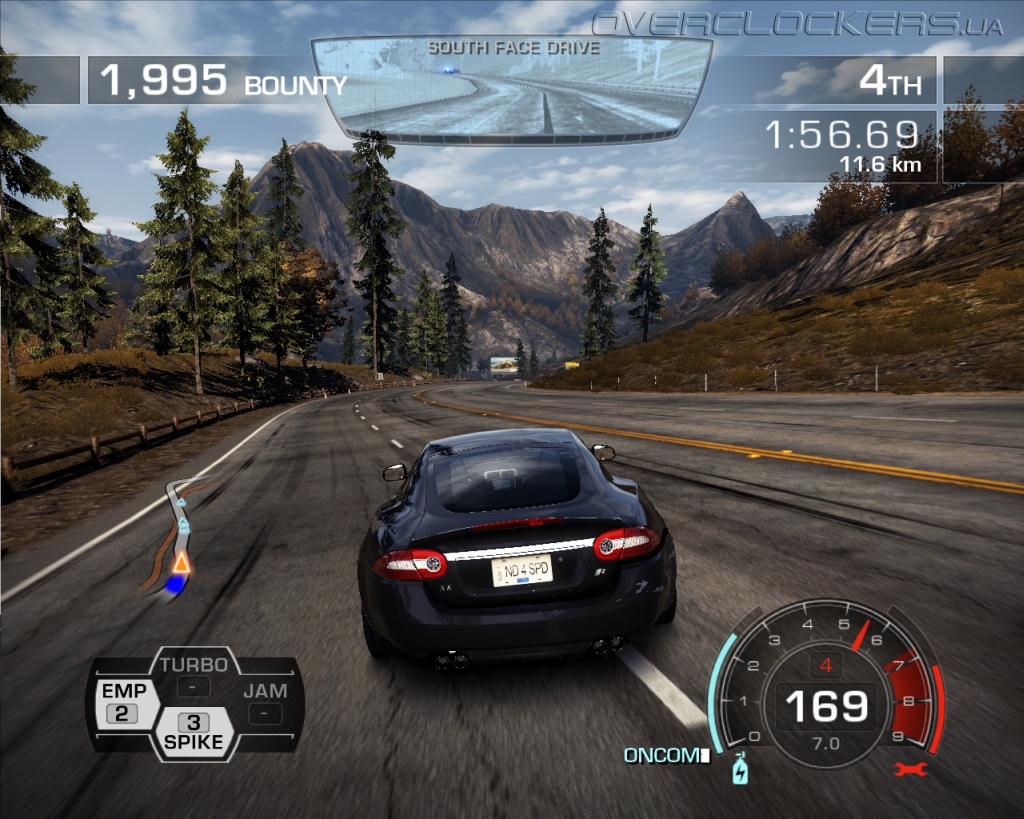Choose the Jam weapon slot

point(264,702)
